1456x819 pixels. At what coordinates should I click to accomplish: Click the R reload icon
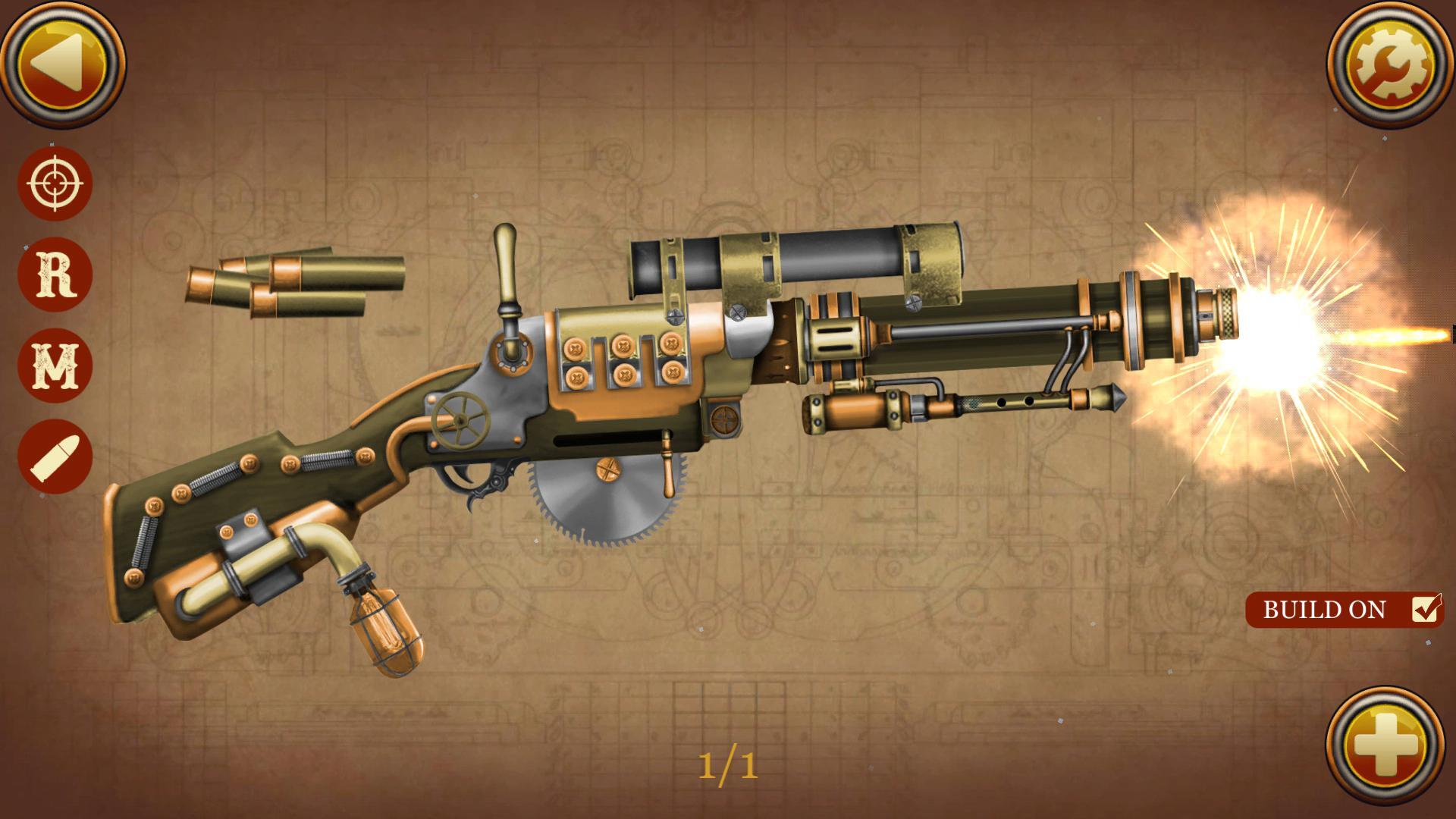pos(55,273)
